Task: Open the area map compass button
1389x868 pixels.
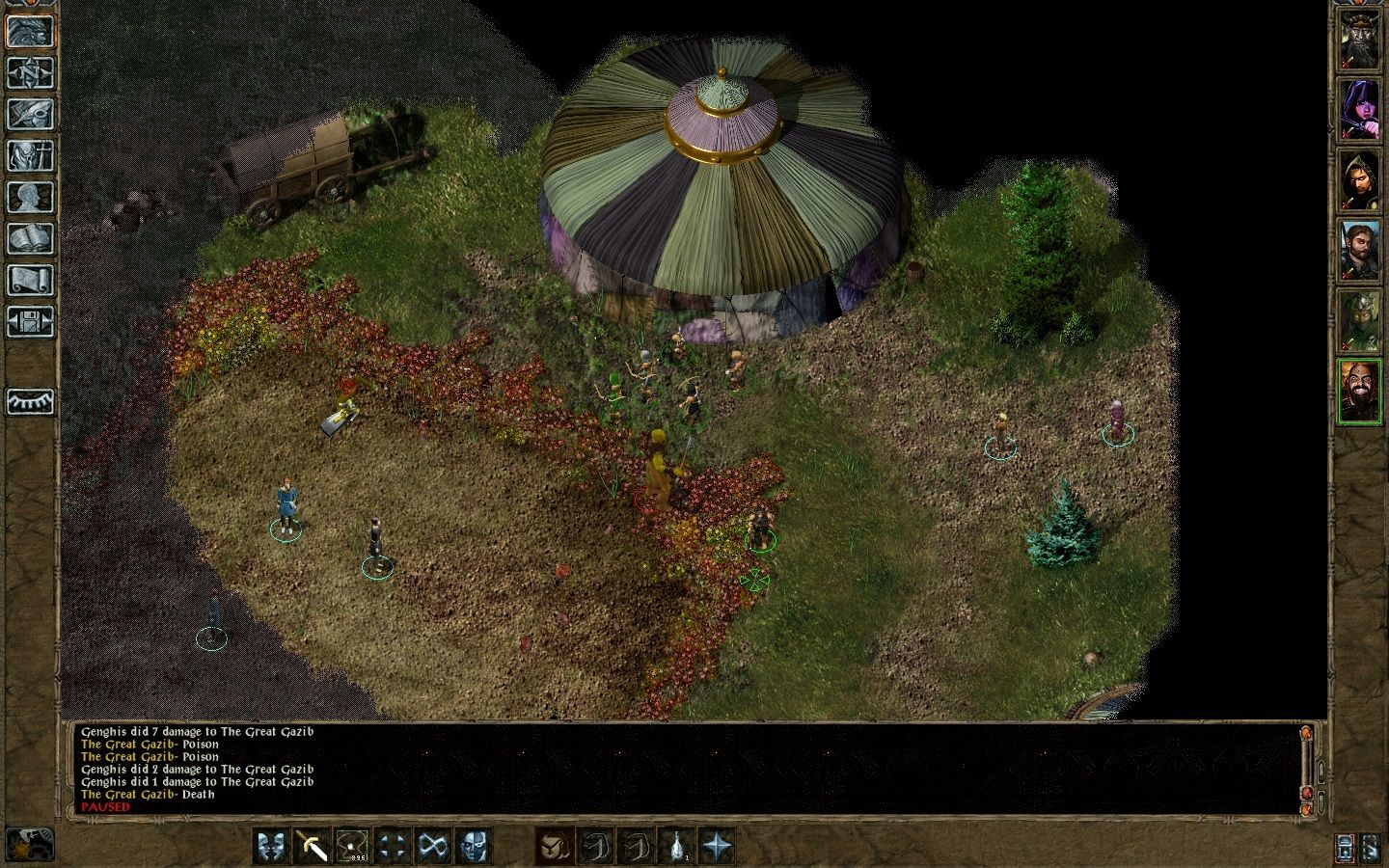Action: 30,72
